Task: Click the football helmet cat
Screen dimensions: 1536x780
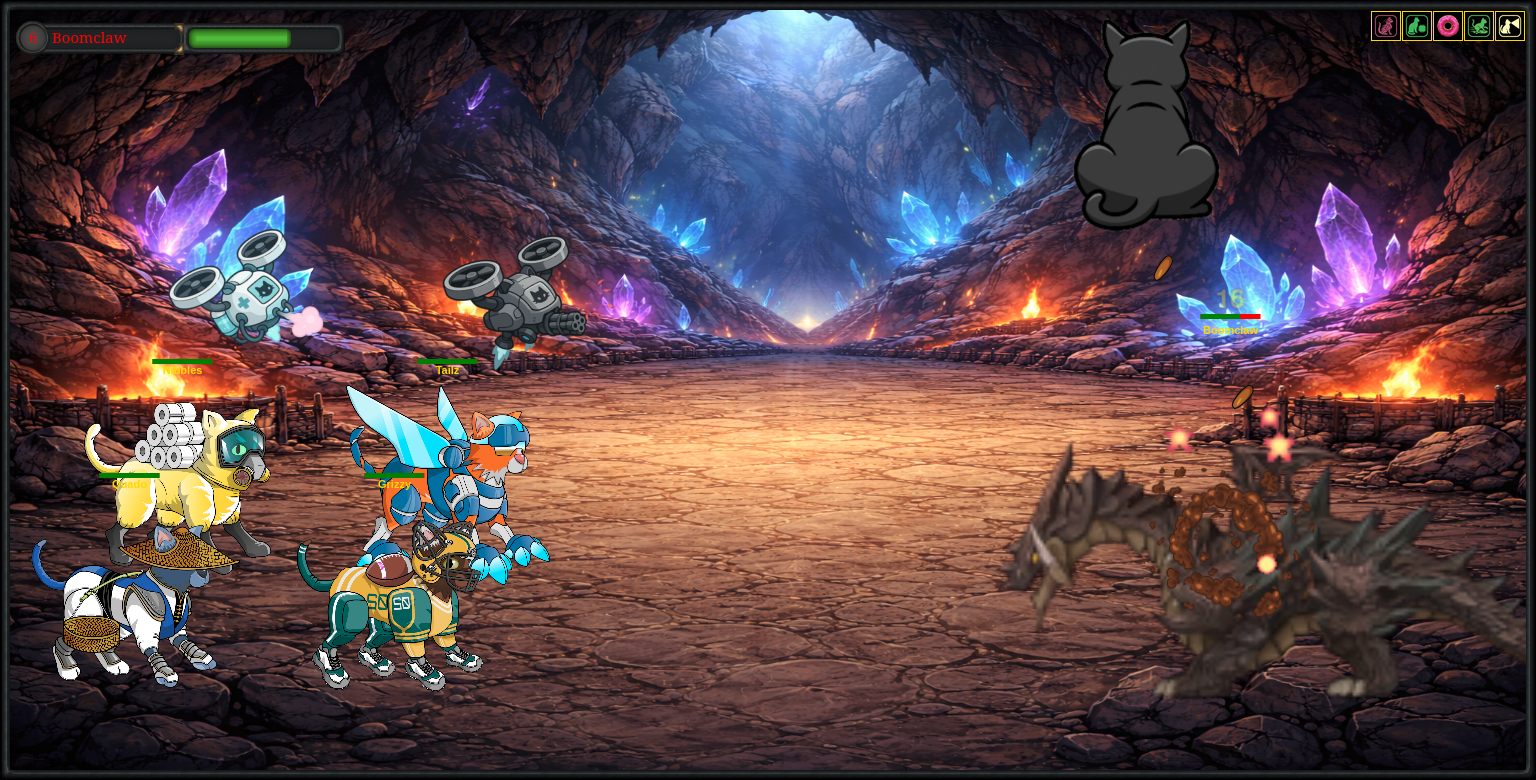Action: 400,600
